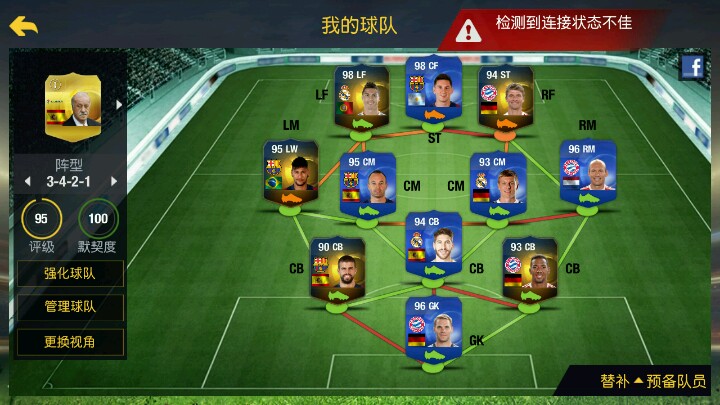
Task: Switch to the next formation arrow
Action: [114, 181]
